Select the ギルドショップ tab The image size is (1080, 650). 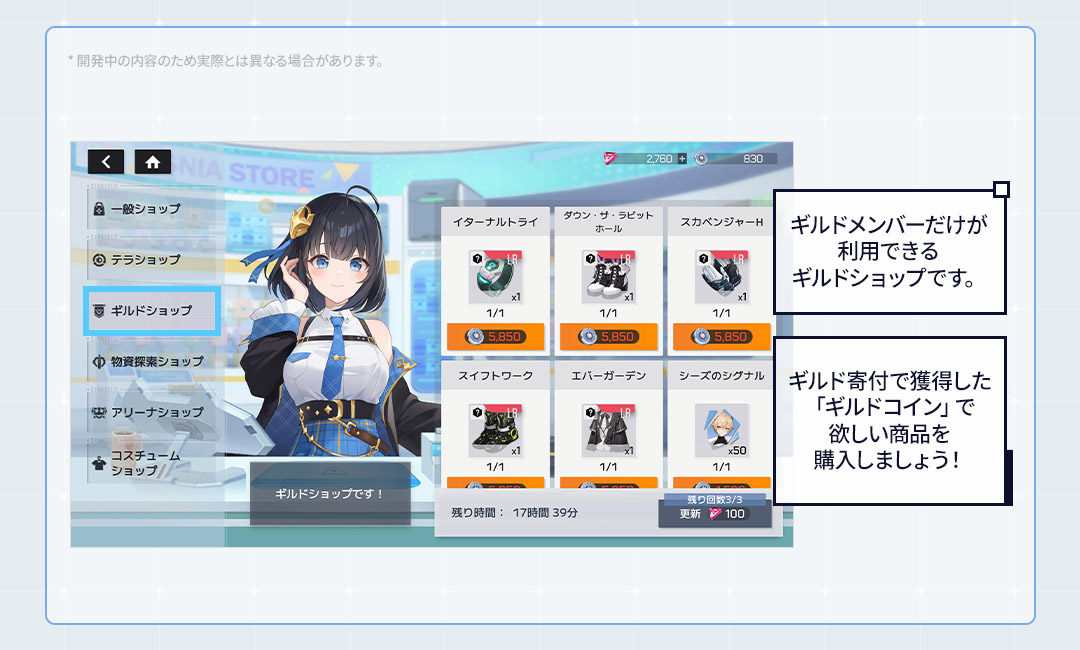pos(152,311)
